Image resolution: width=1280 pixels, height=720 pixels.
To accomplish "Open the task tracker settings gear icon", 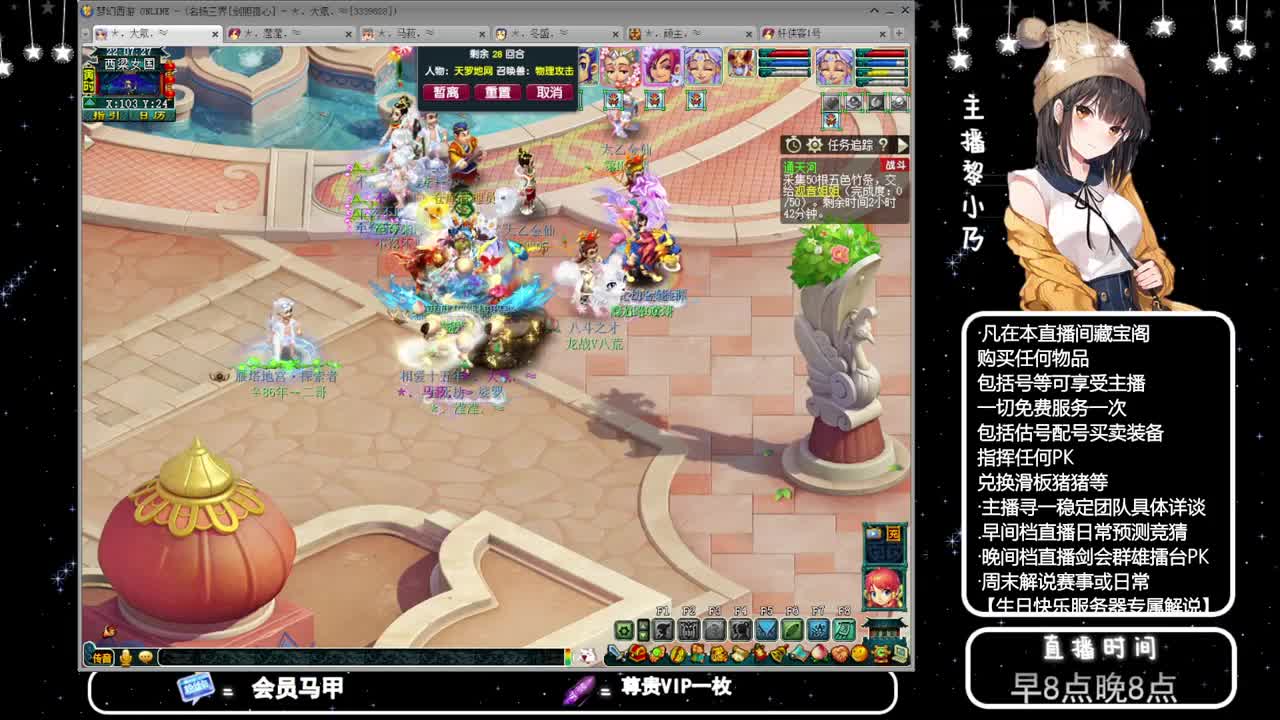I will (x=814, y=147).
